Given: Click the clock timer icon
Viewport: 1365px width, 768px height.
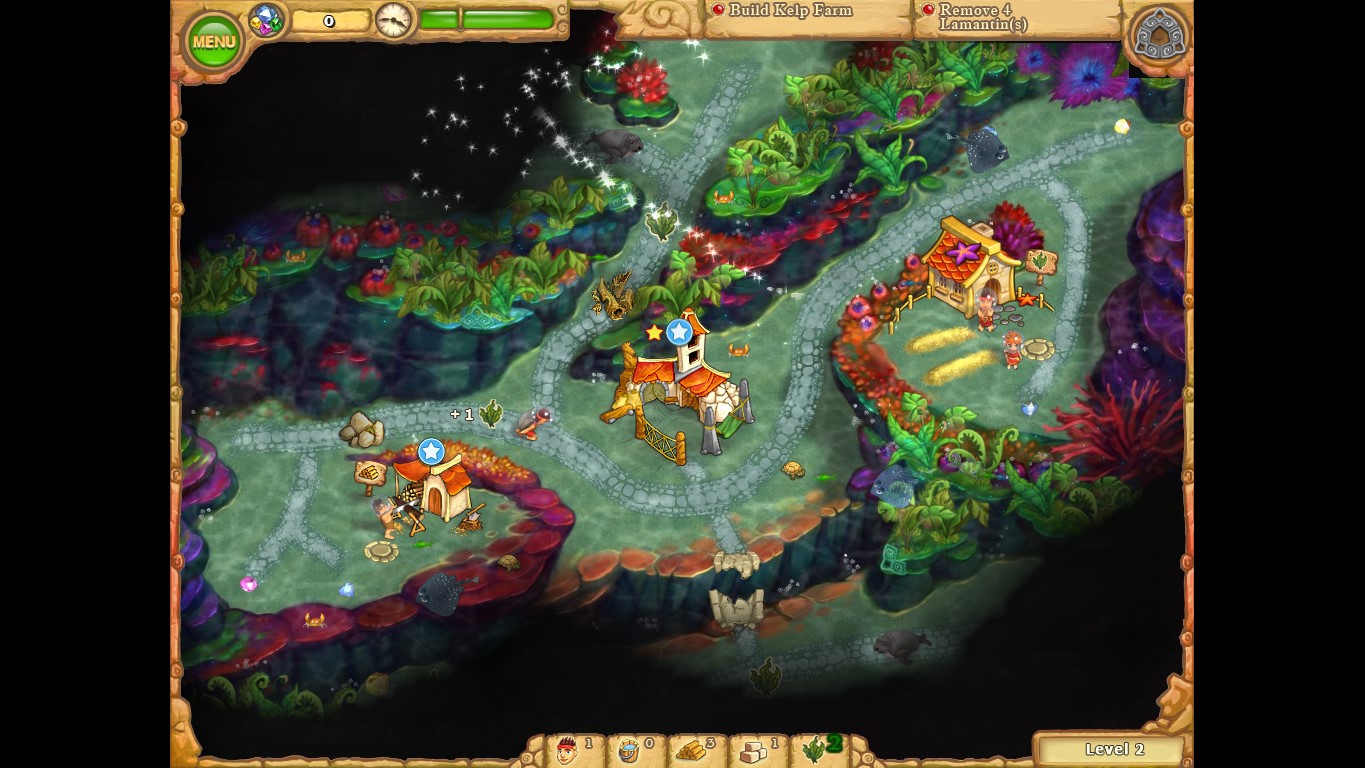Looking at the screenshot, I should click(393, 21).
